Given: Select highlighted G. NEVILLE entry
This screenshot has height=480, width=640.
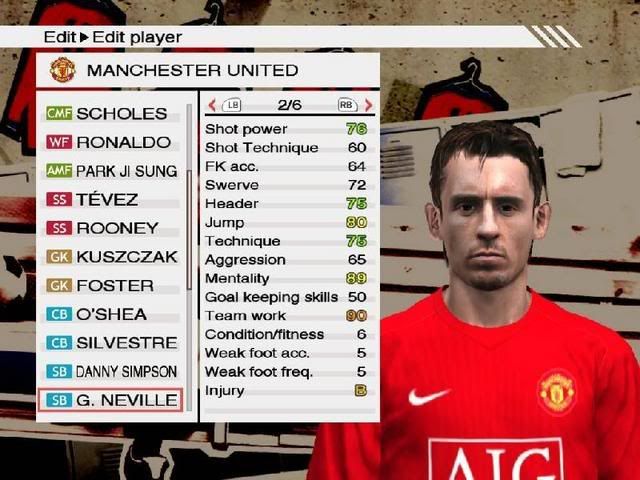Looking at the screenshot, I should [110, 401].
